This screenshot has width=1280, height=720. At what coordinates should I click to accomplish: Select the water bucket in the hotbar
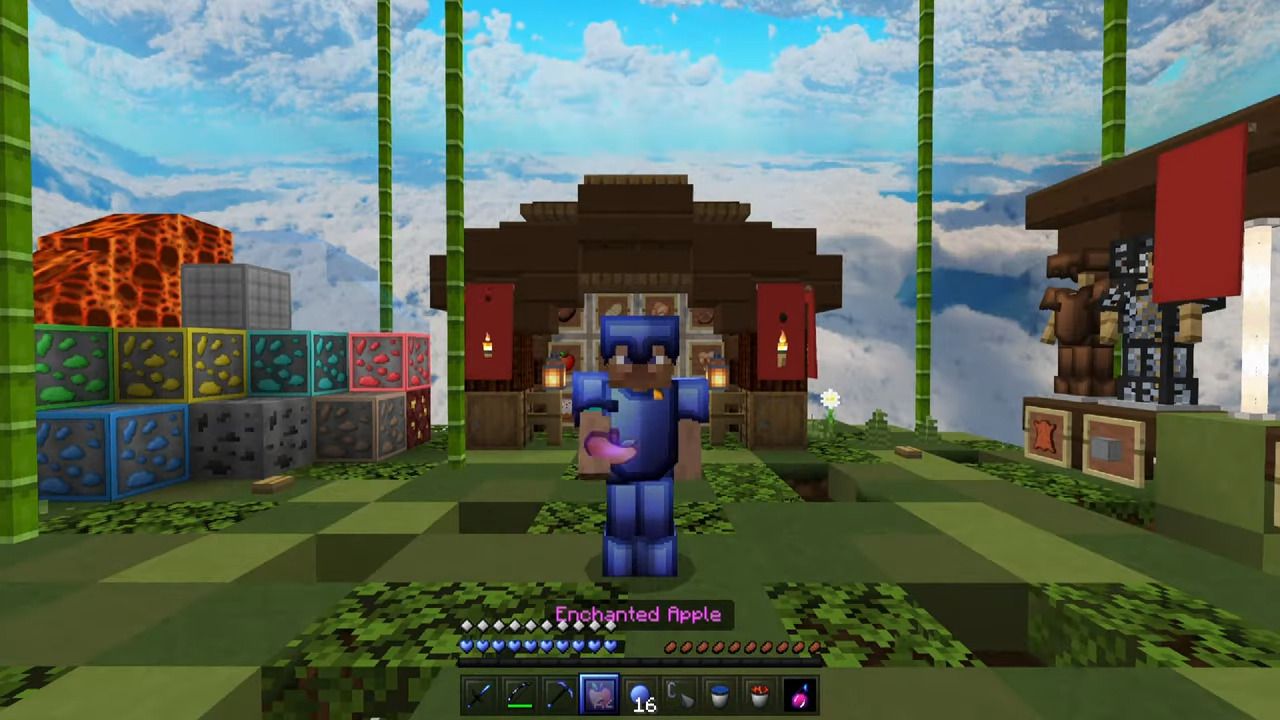(720, 695)
